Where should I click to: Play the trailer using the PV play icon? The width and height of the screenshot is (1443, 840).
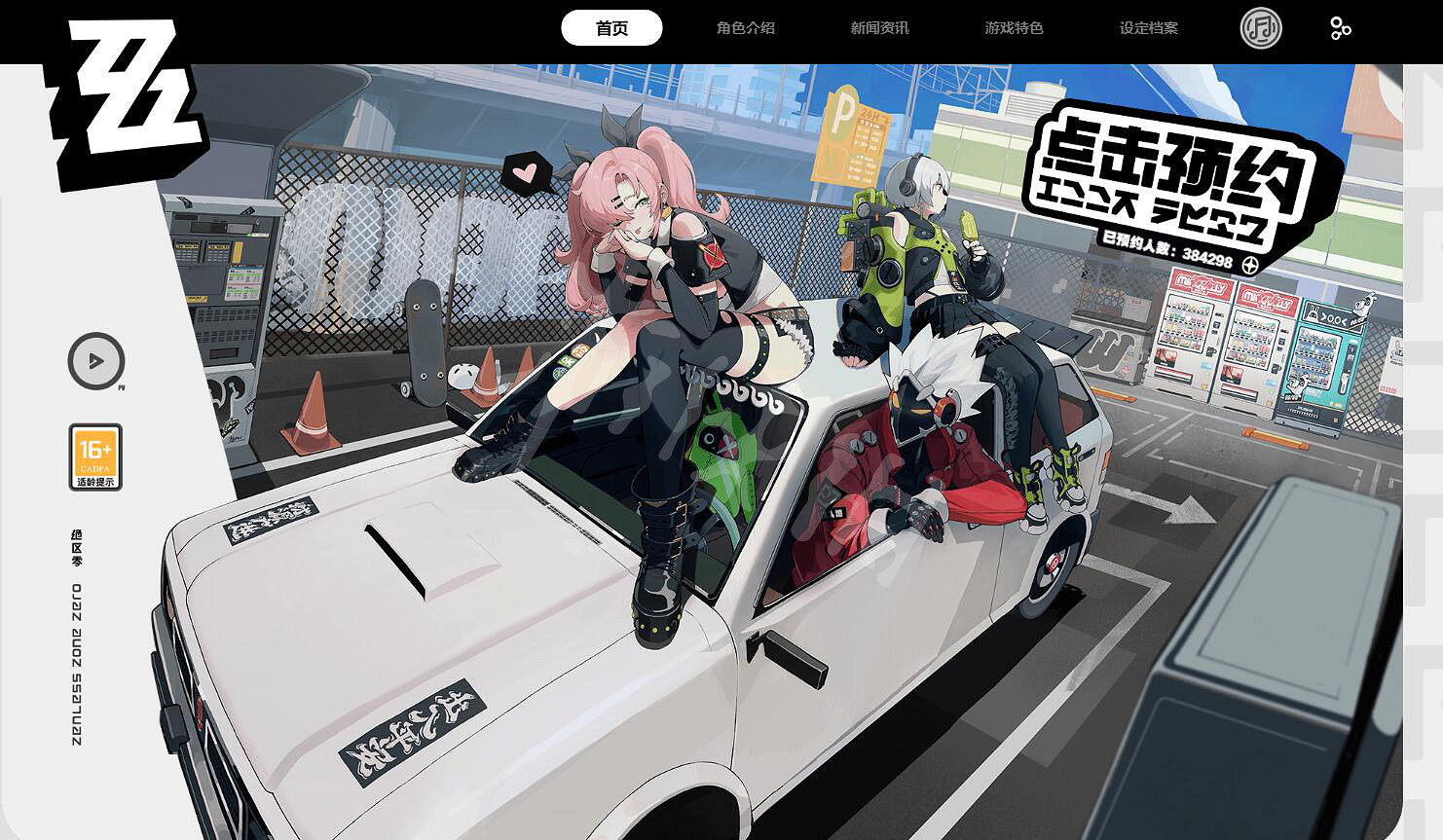94,360
